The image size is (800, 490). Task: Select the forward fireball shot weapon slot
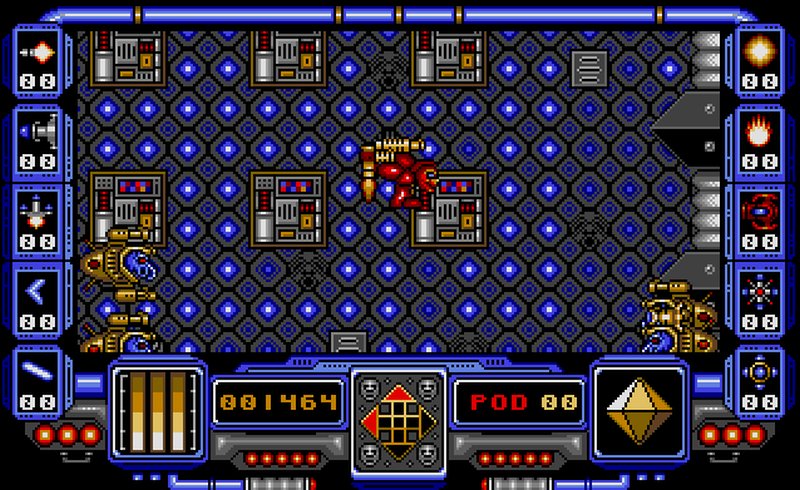click(x=37, y=52)
